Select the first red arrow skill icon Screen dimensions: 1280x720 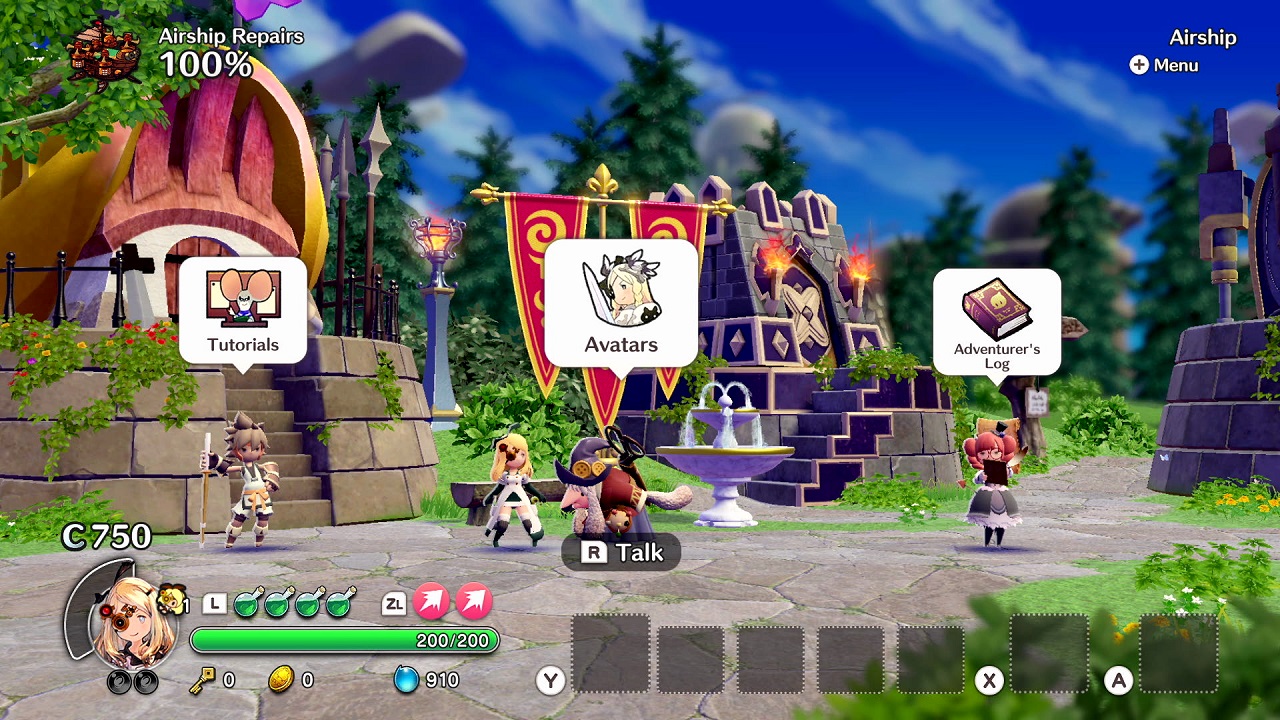434,602
